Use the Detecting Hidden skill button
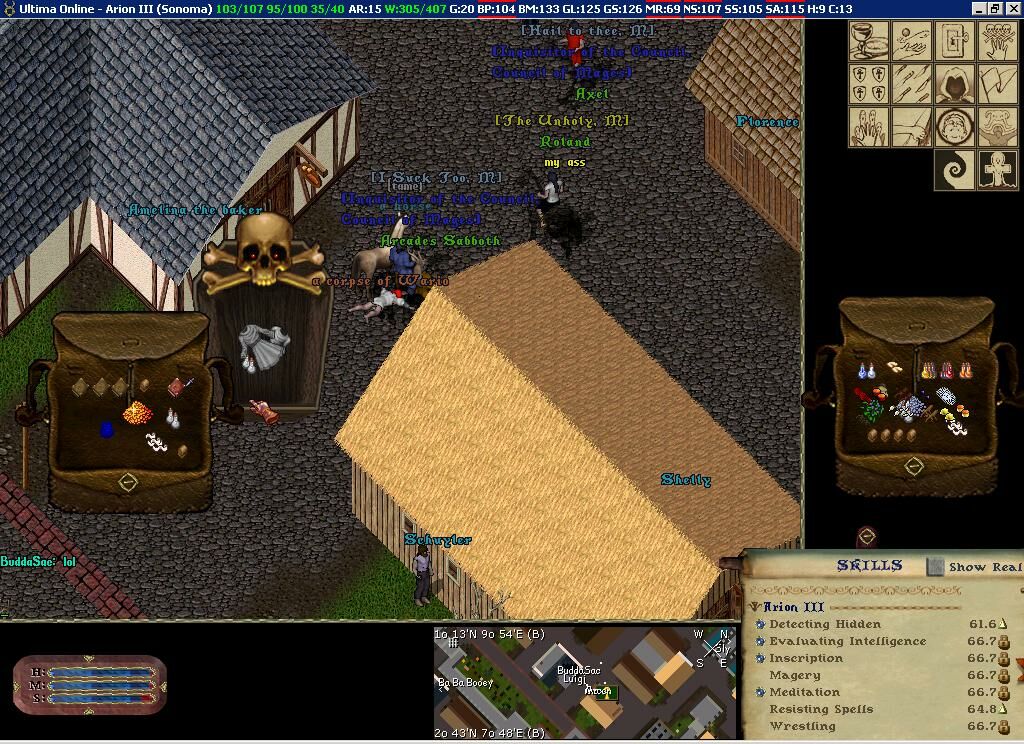1024x744 pixels. pyautogui.click(x=761, y=625)
